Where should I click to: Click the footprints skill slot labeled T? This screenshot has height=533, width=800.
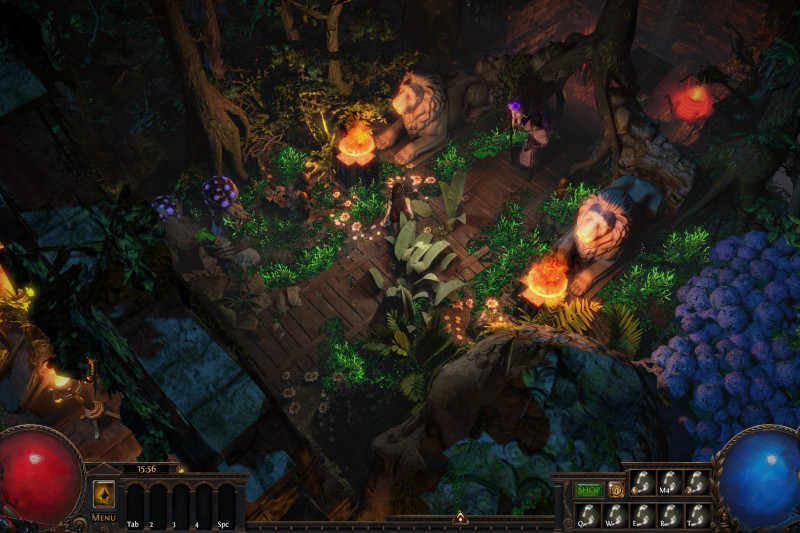(x=696, y=514)
